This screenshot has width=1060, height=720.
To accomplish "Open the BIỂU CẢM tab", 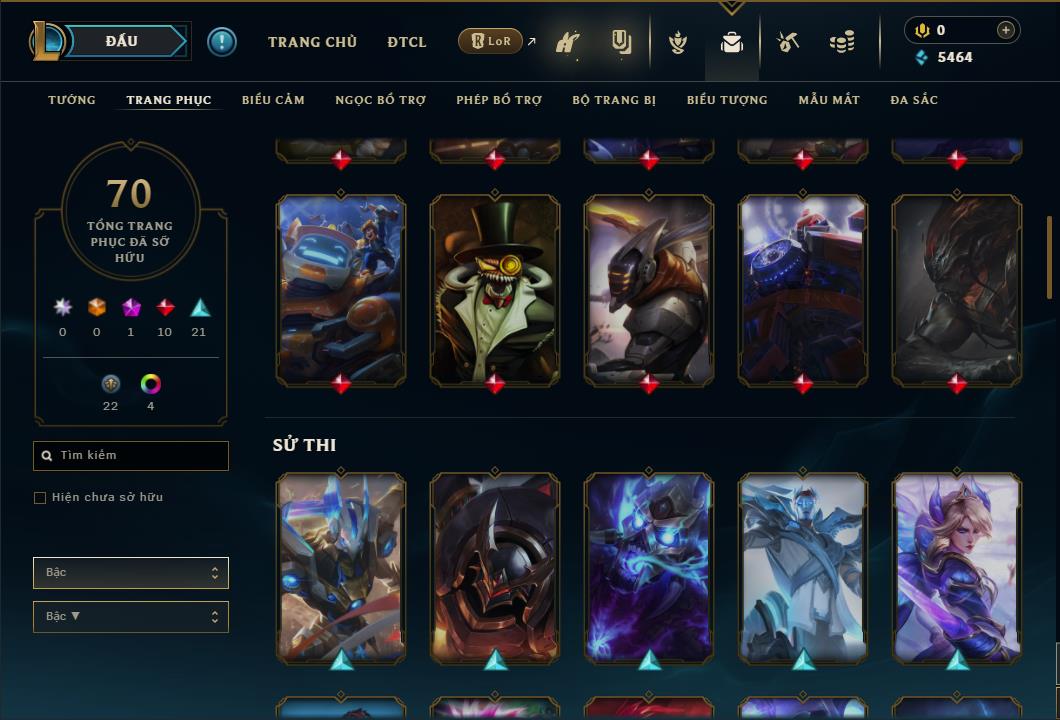I will click(273, 100).
